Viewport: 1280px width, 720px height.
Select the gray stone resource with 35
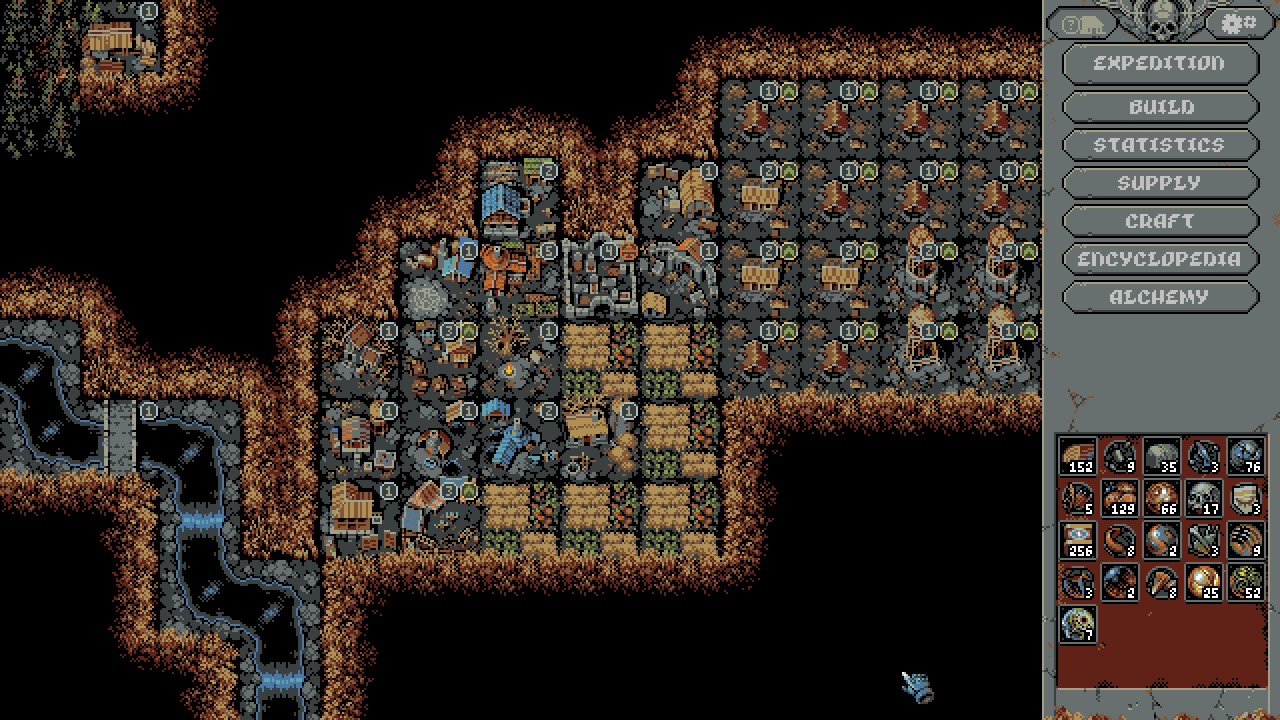coord(1161,456)
